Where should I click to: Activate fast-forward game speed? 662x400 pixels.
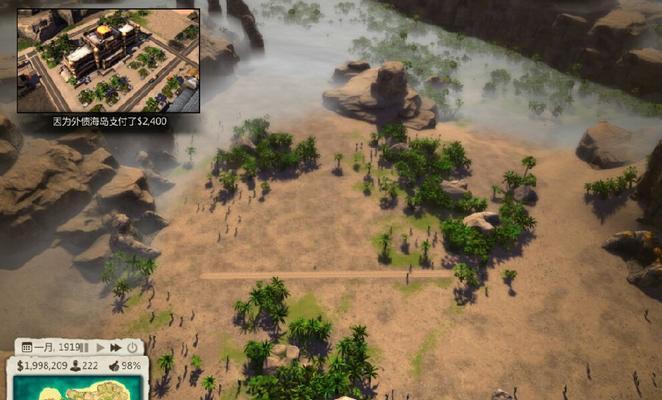(x=116, y=347)
